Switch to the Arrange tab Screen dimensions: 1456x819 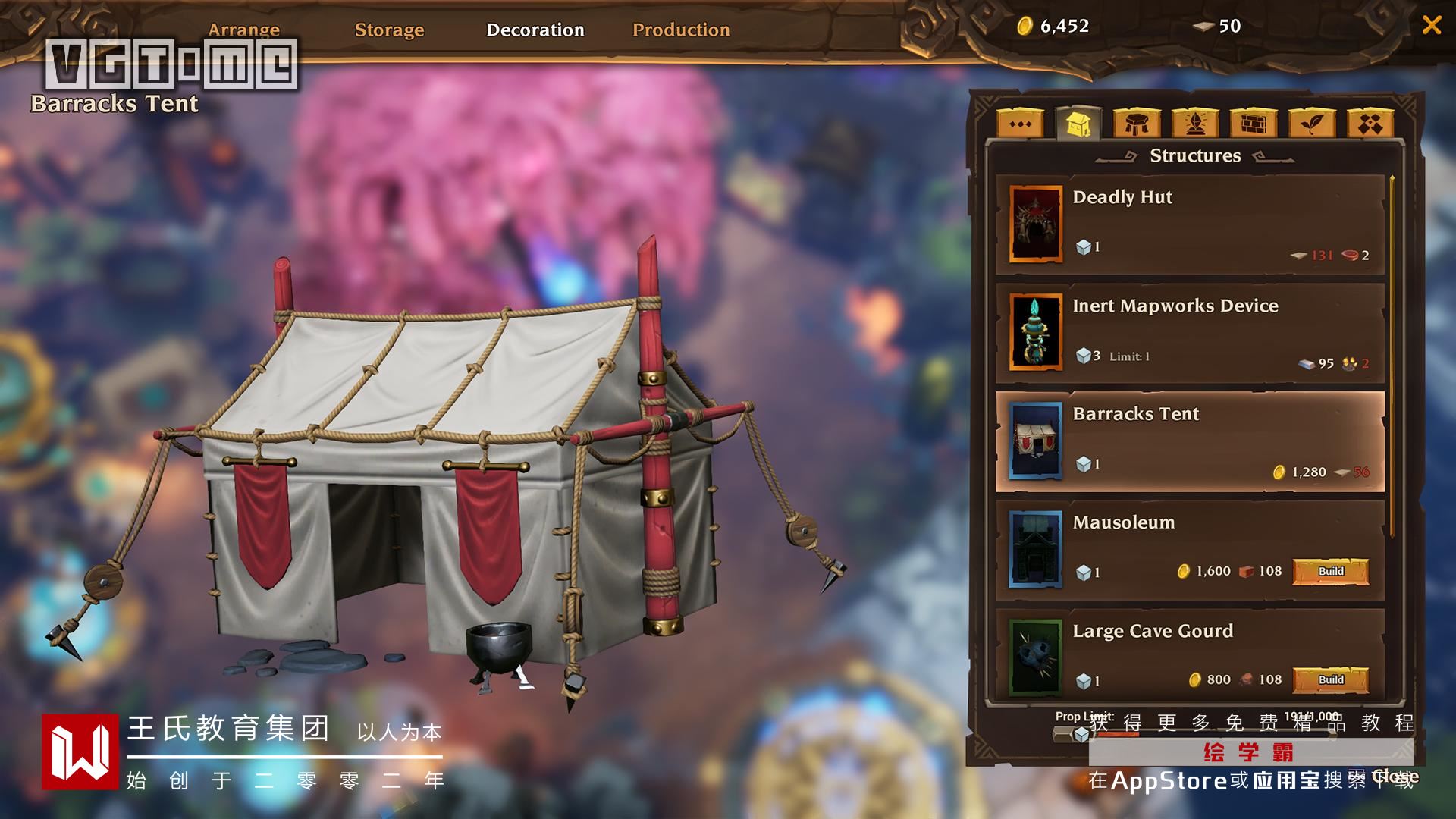(x=243, y=30)
